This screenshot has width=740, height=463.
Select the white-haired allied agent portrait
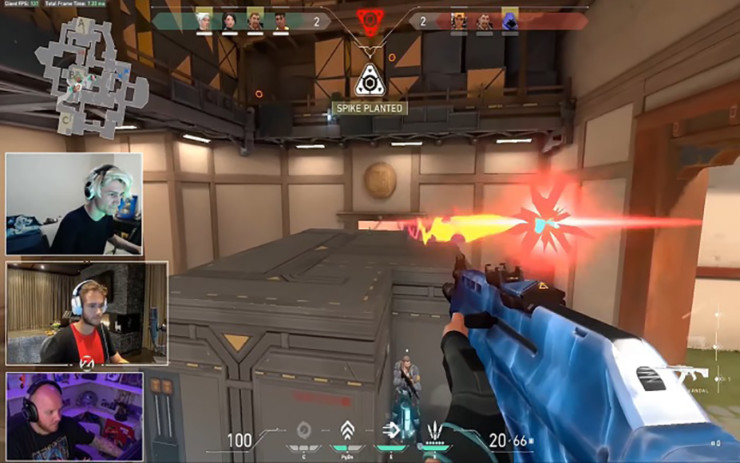[203, 20]
